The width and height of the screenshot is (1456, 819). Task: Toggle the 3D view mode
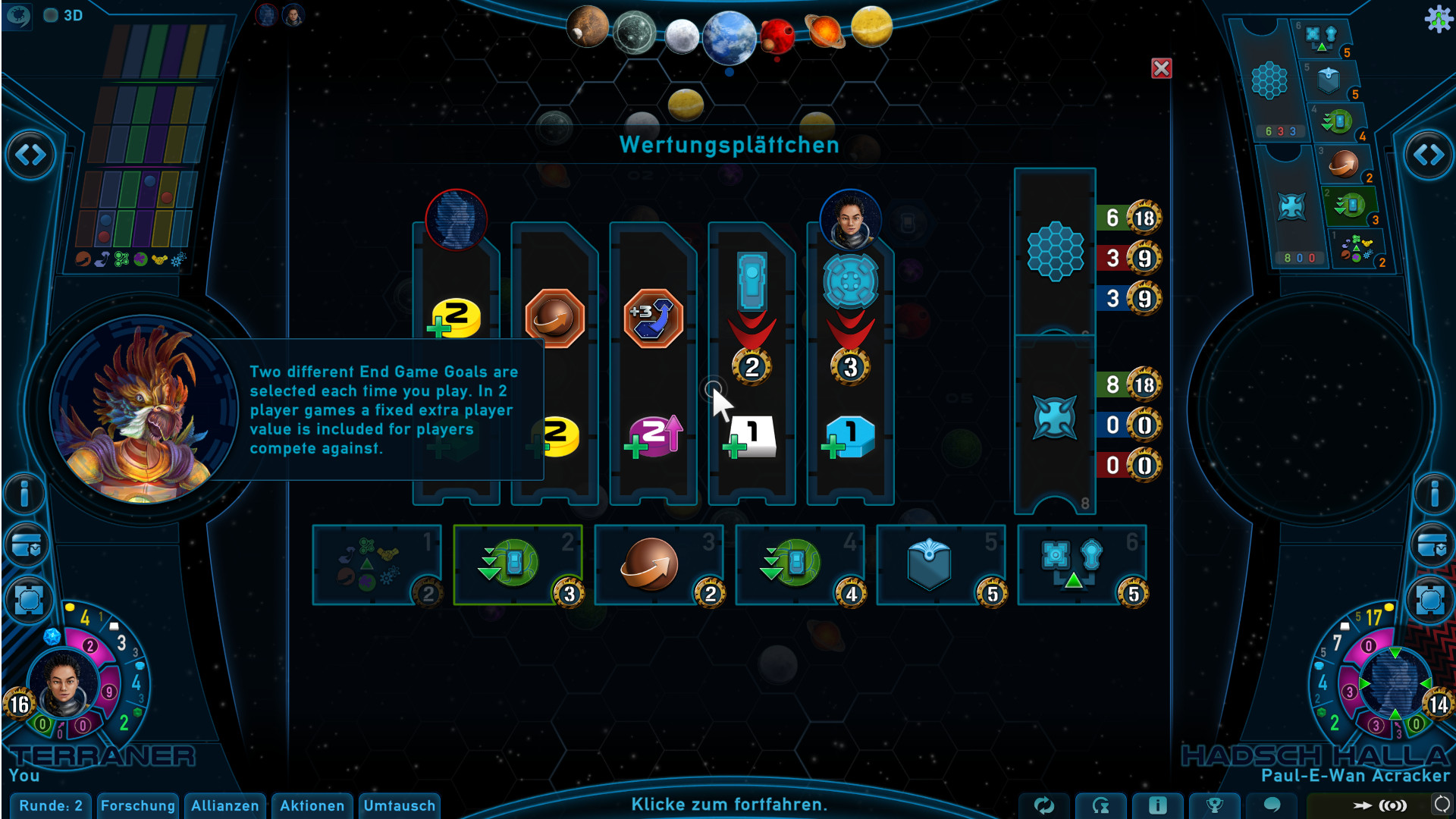(x=63, y=15)
